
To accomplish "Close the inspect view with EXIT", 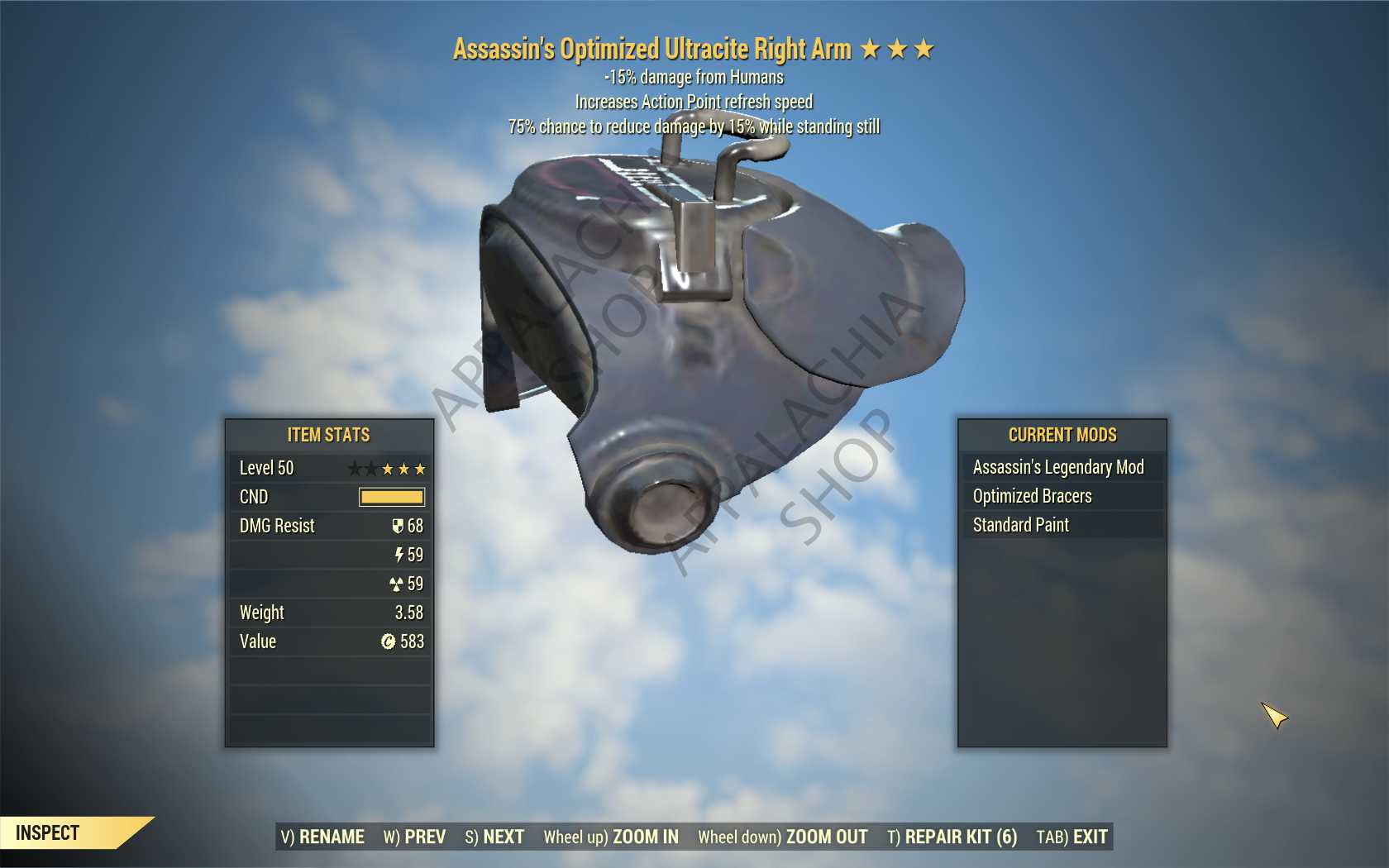I will coord(1072,837).
